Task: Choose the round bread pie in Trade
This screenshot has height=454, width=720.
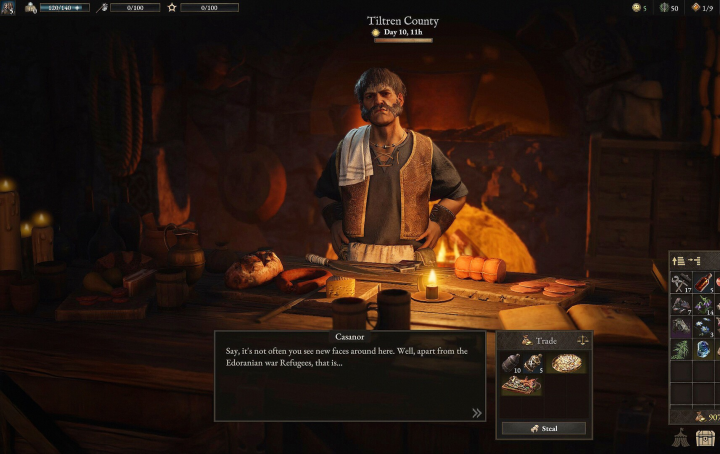Action: (x=567, y=364)
